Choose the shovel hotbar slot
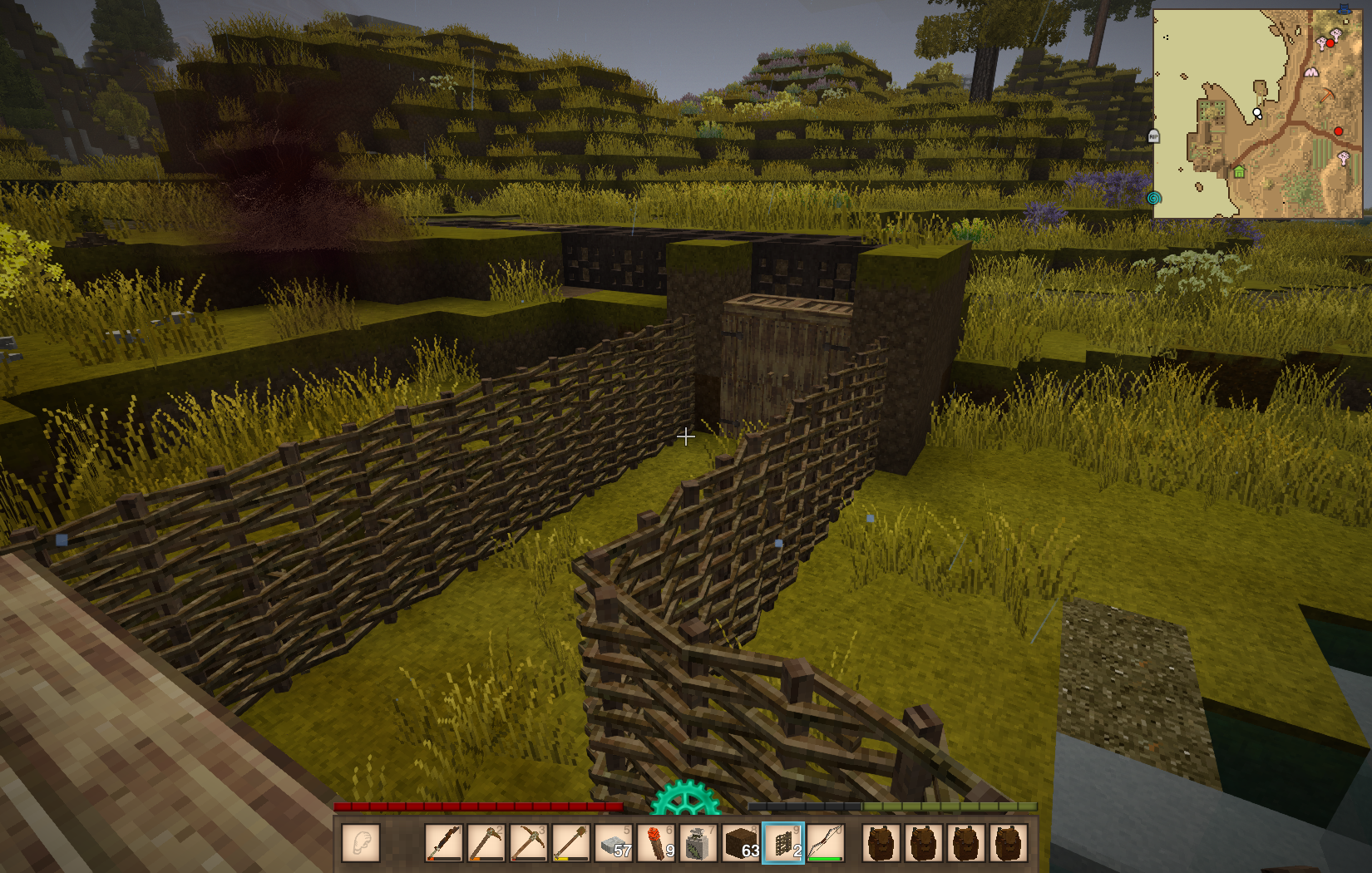The width and height of the screenshot is (1372, 873). point(570,844)
